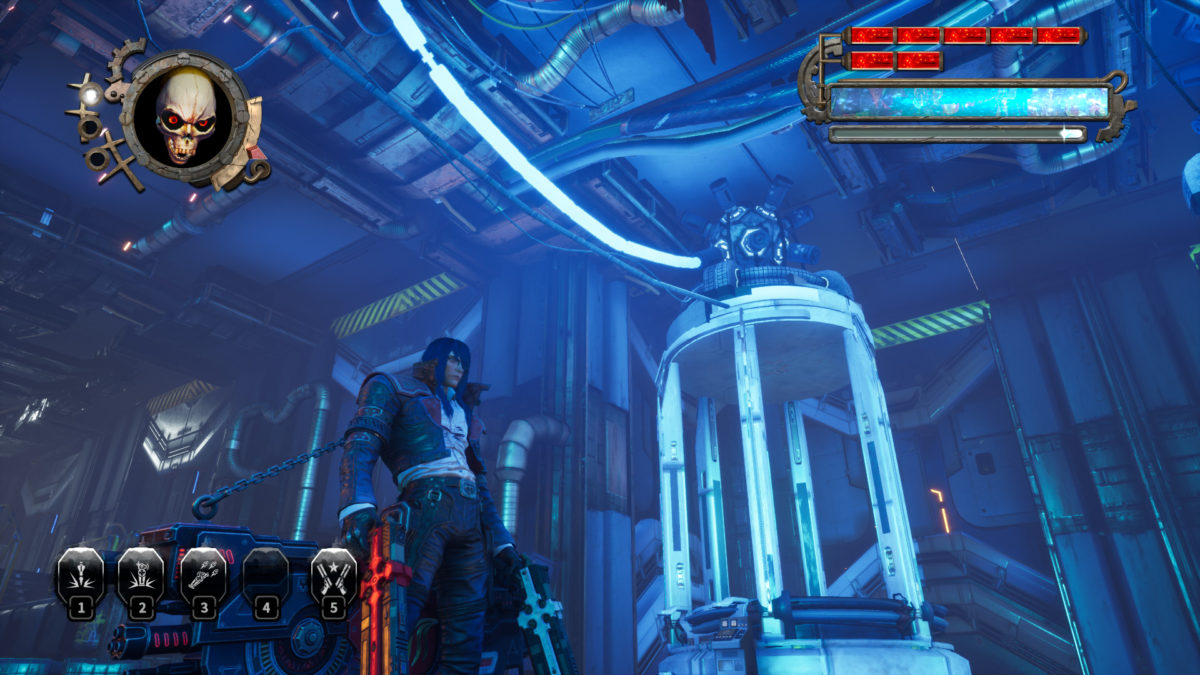Activate the ground-slam blade ability in slot 1
This screenshot has width=1200, height=675.
(x=80, y=577)
